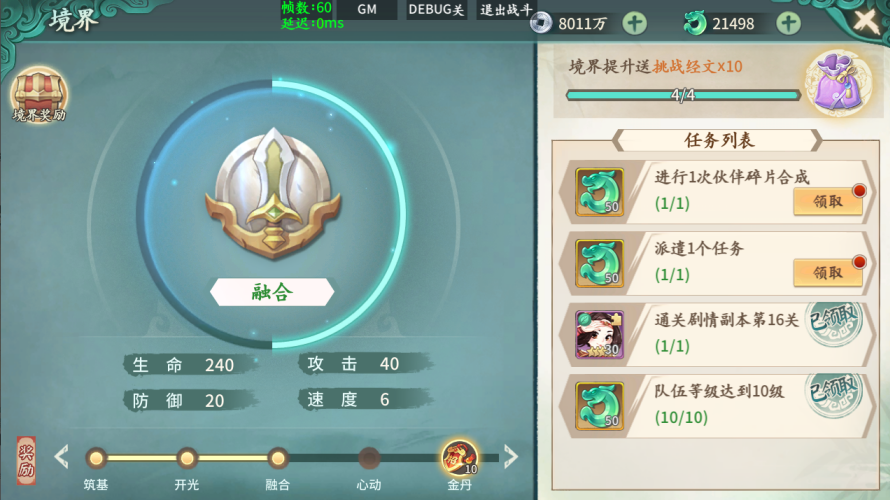The width and height of the screenshot is (890, 500).
Task: Show previous realm stages with left arrow
Action: coord(61,457)
